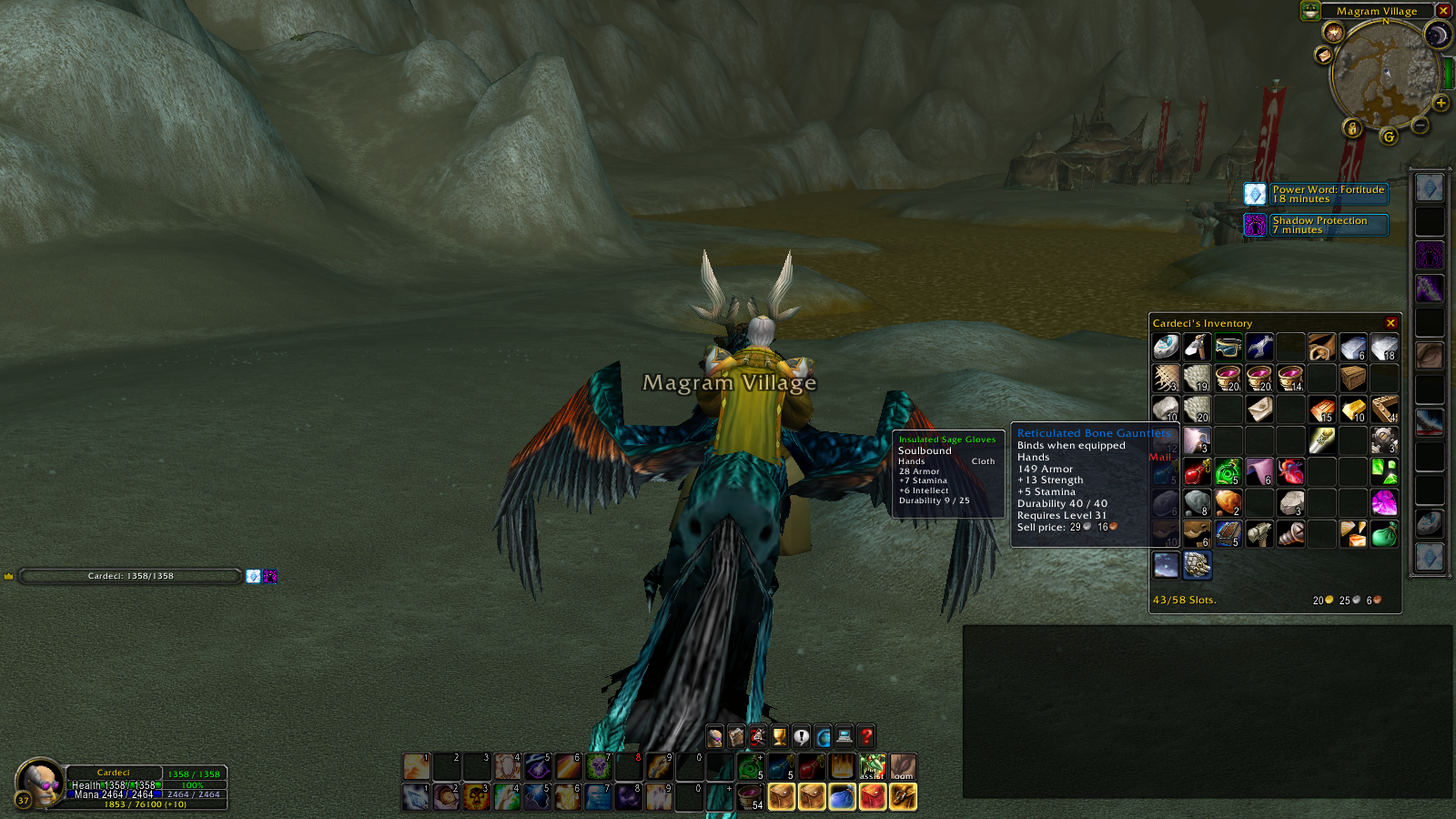The height and width of the screenshot is (819, 1456).
Task: Close Cardeci's Inventory window
Action: [x=1390, y=323]
